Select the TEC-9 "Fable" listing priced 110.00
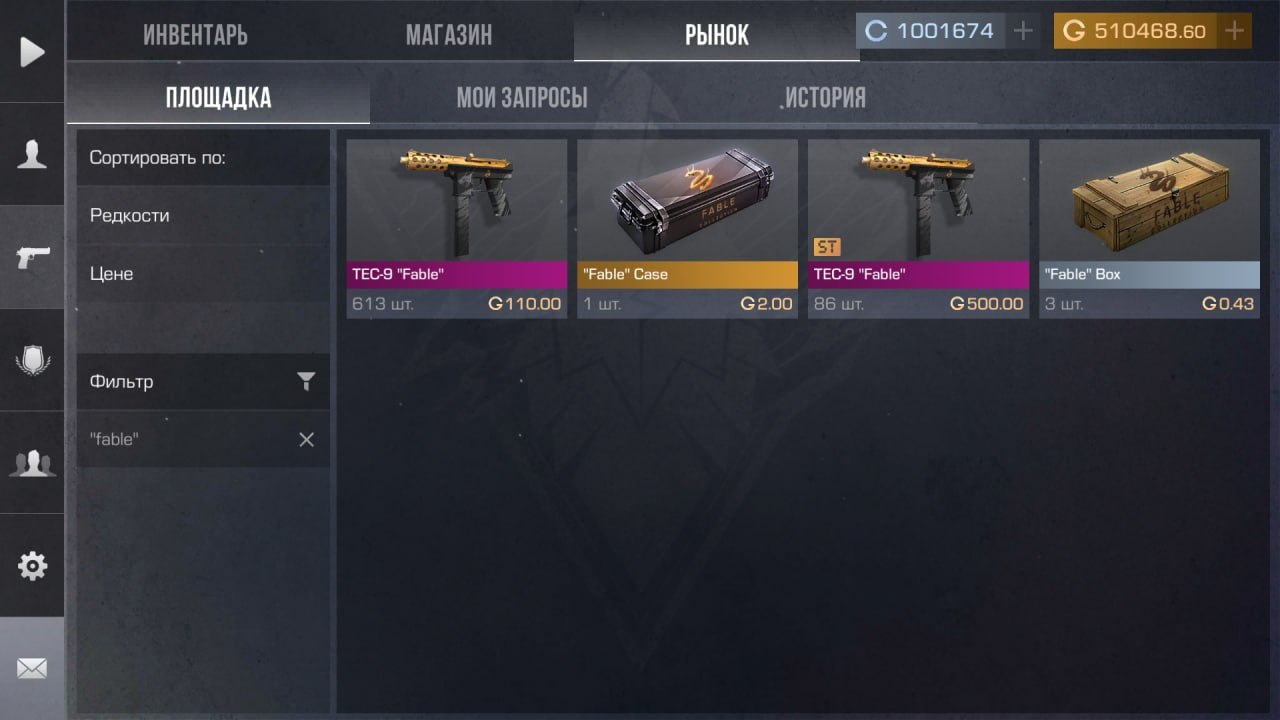 tap(456, 228)
